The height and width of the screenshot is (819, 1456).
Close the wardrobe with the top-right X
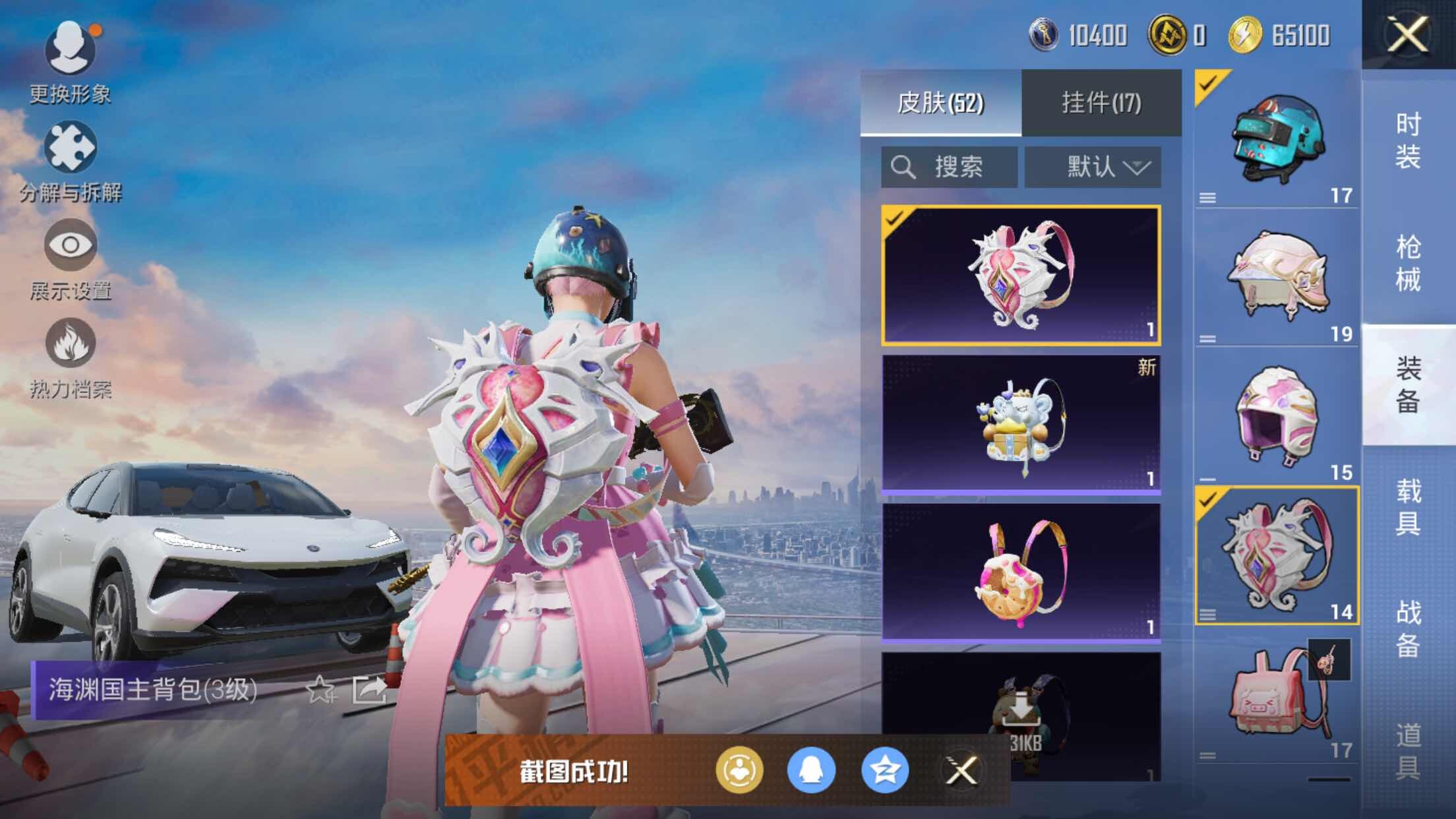click(x=1407, y=34)
